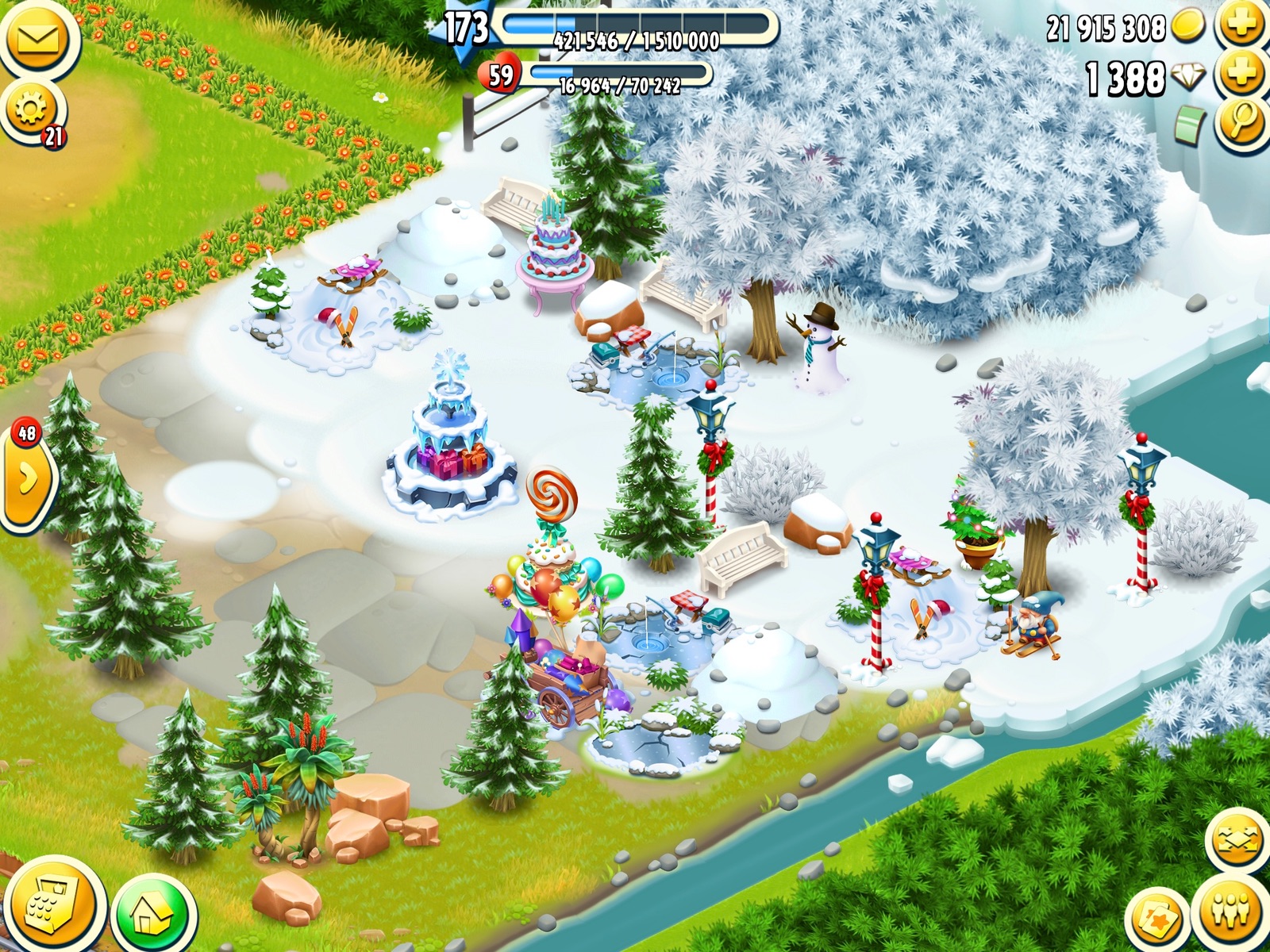
Task: Open the star cards collection button
Action: pyautogui.click(x=1156, y=920)
